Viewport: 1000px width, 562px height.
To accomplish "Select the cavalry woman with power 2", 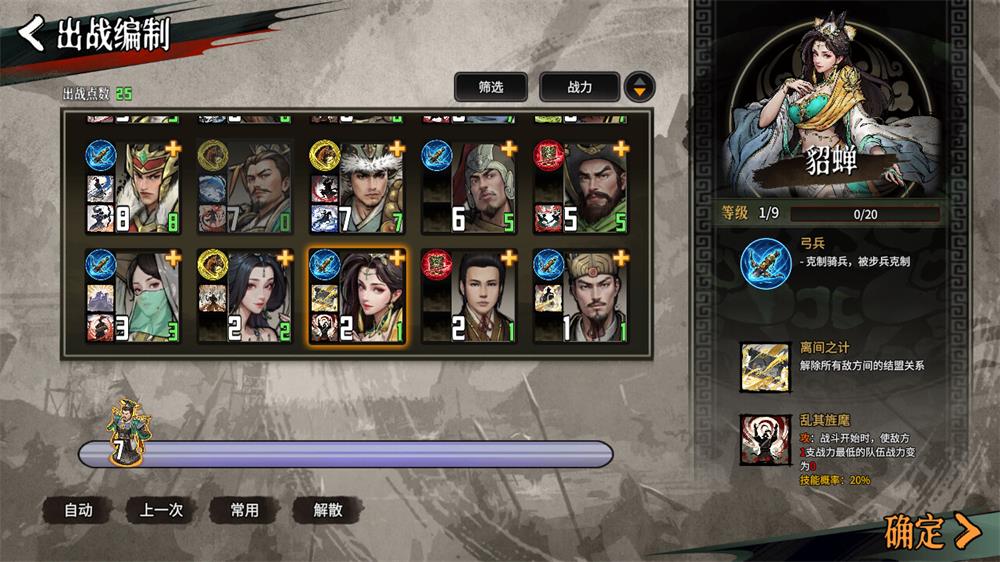I will 245,296.
